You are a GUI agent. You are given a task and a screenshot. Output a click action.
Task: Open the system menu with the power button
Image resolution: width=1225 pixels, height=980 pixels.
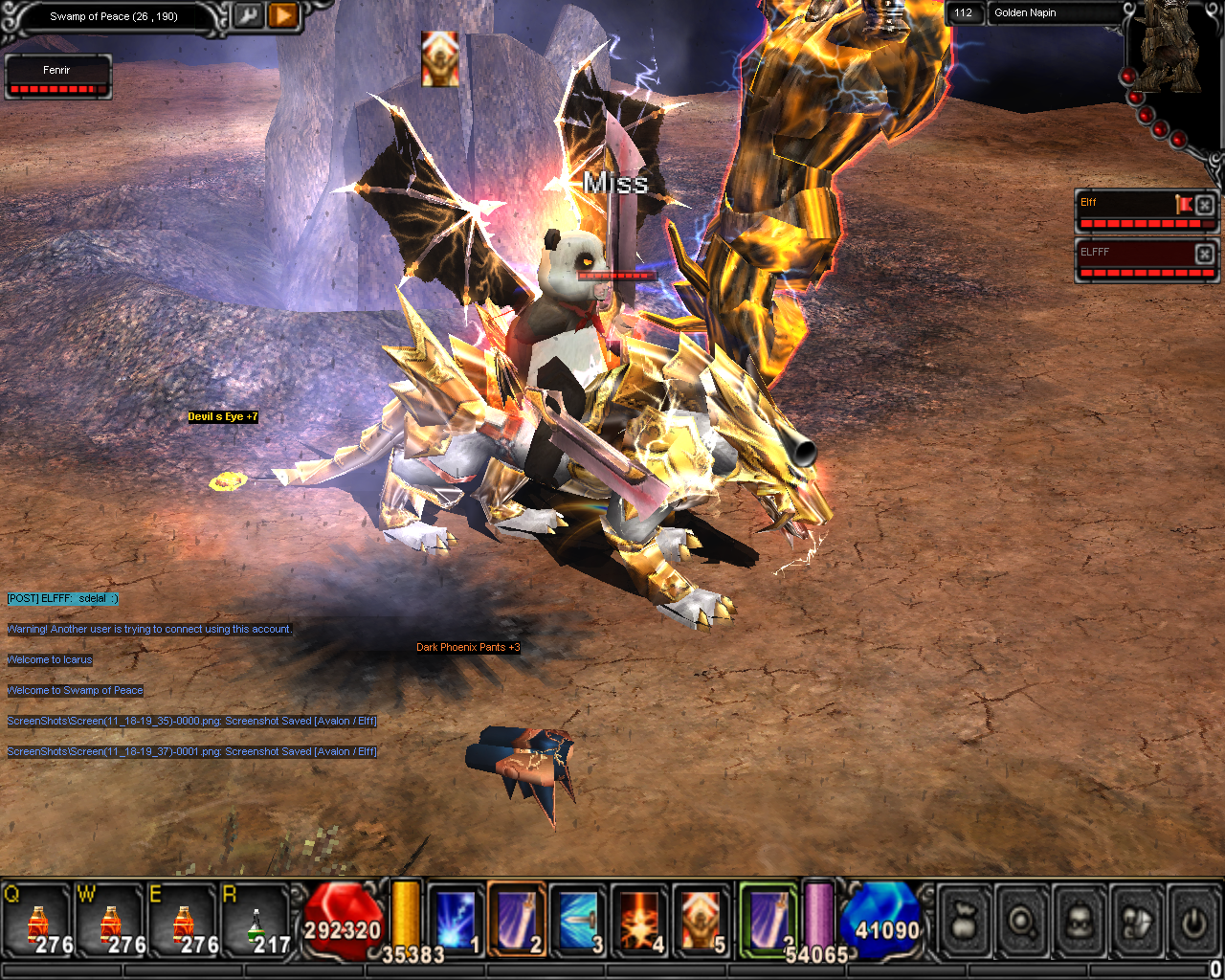point(1193,922)
